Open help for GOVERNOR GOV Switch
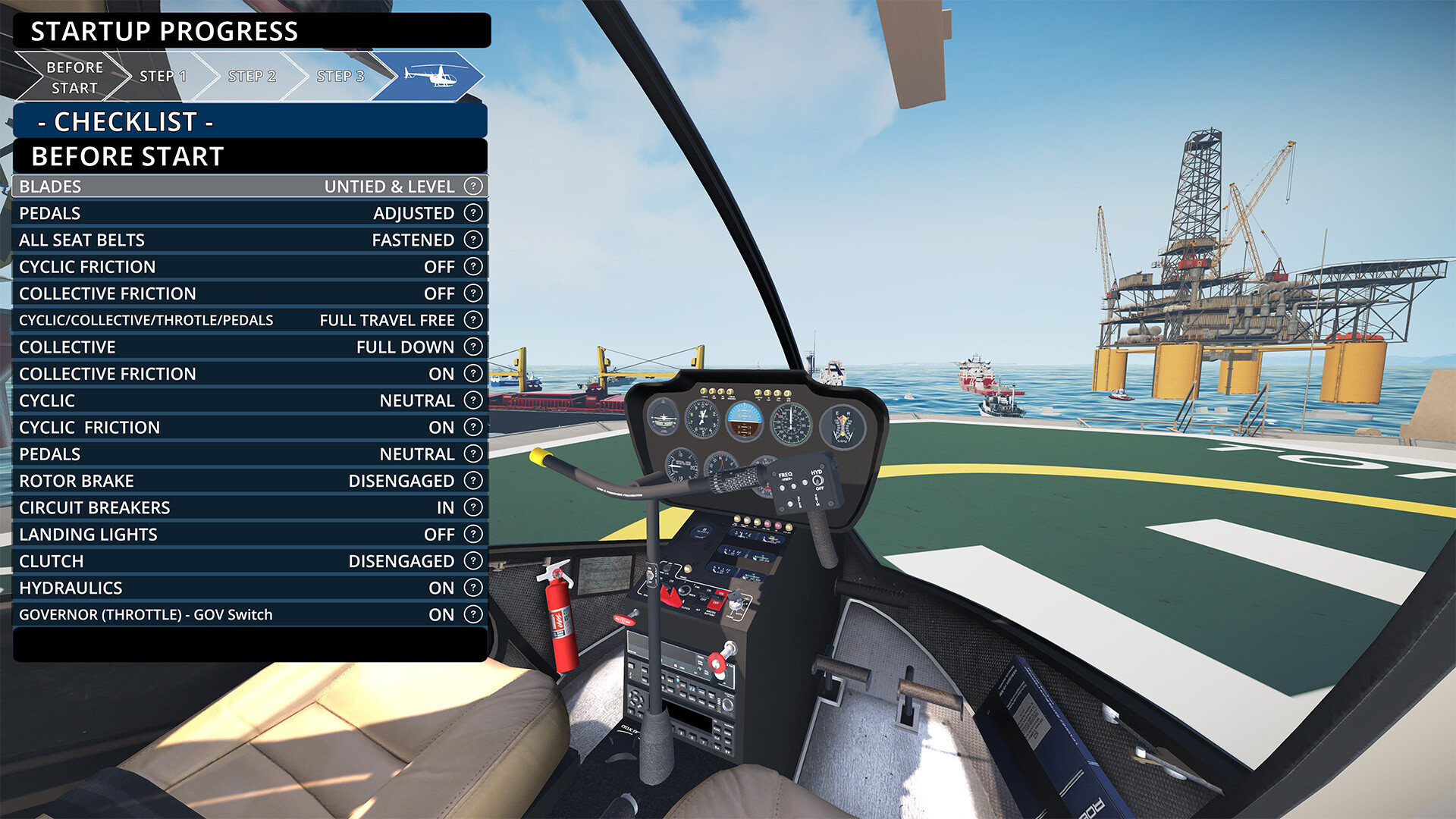This screenshot has height=819, width=1456. click(x=472, y=614)
